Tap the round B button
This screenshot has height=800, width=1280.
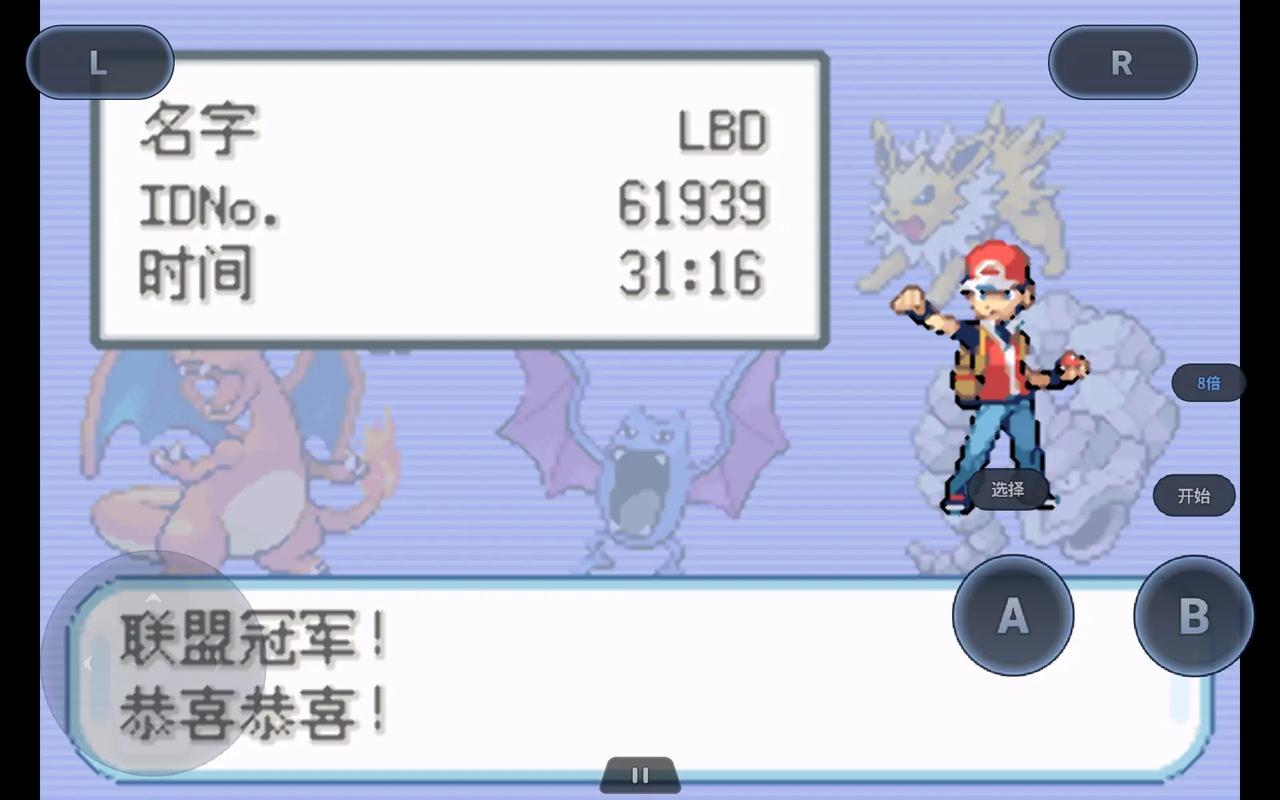[1193, 616]
